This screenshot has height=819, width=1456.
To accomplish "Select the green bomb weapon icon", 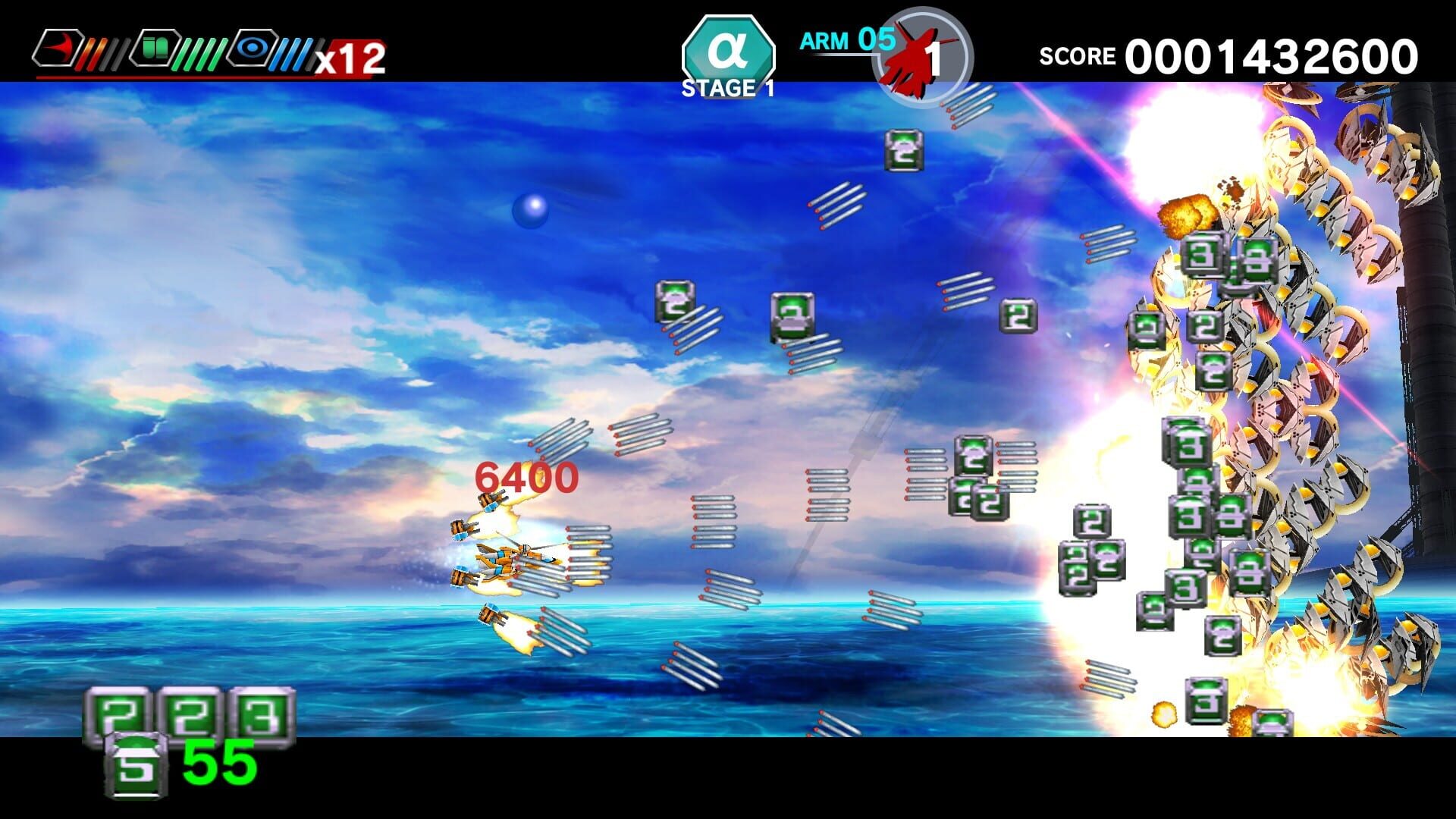I will pos(155,49).
